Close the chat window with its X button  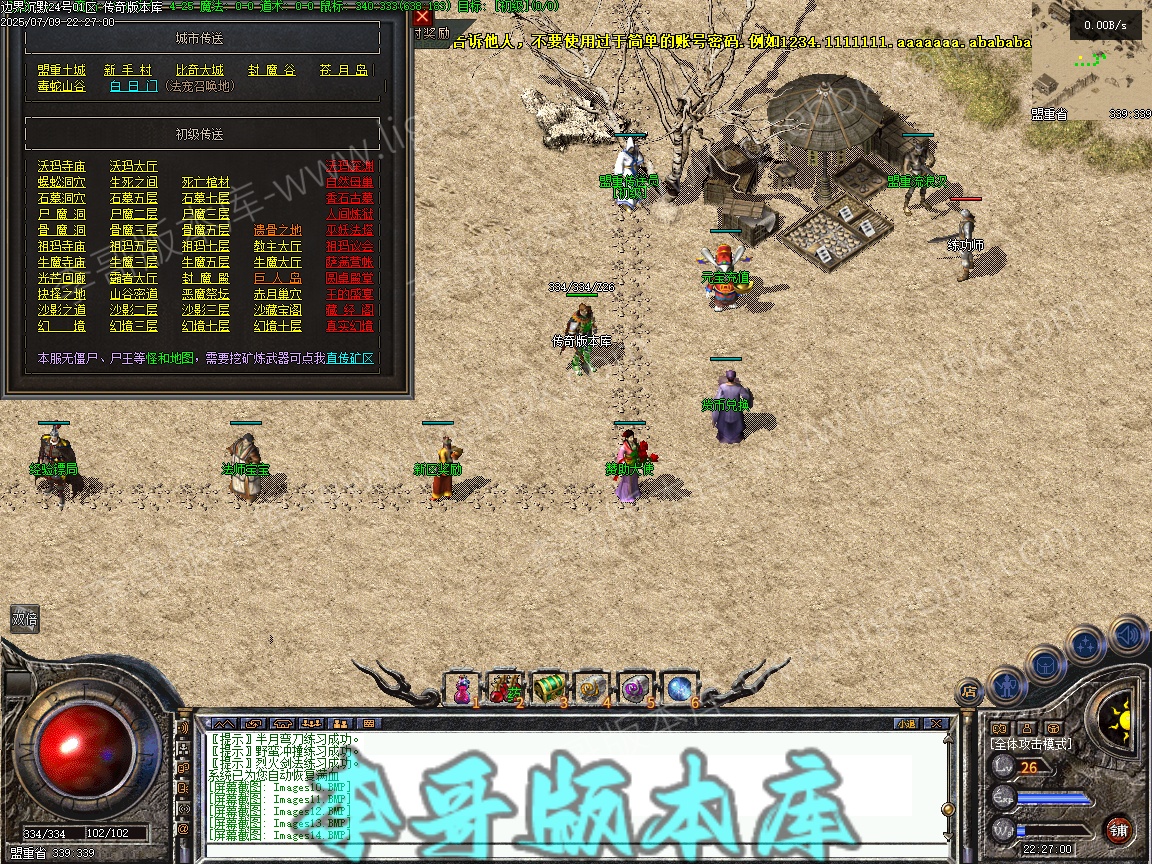pyautogui.click(x=935, y=723)
